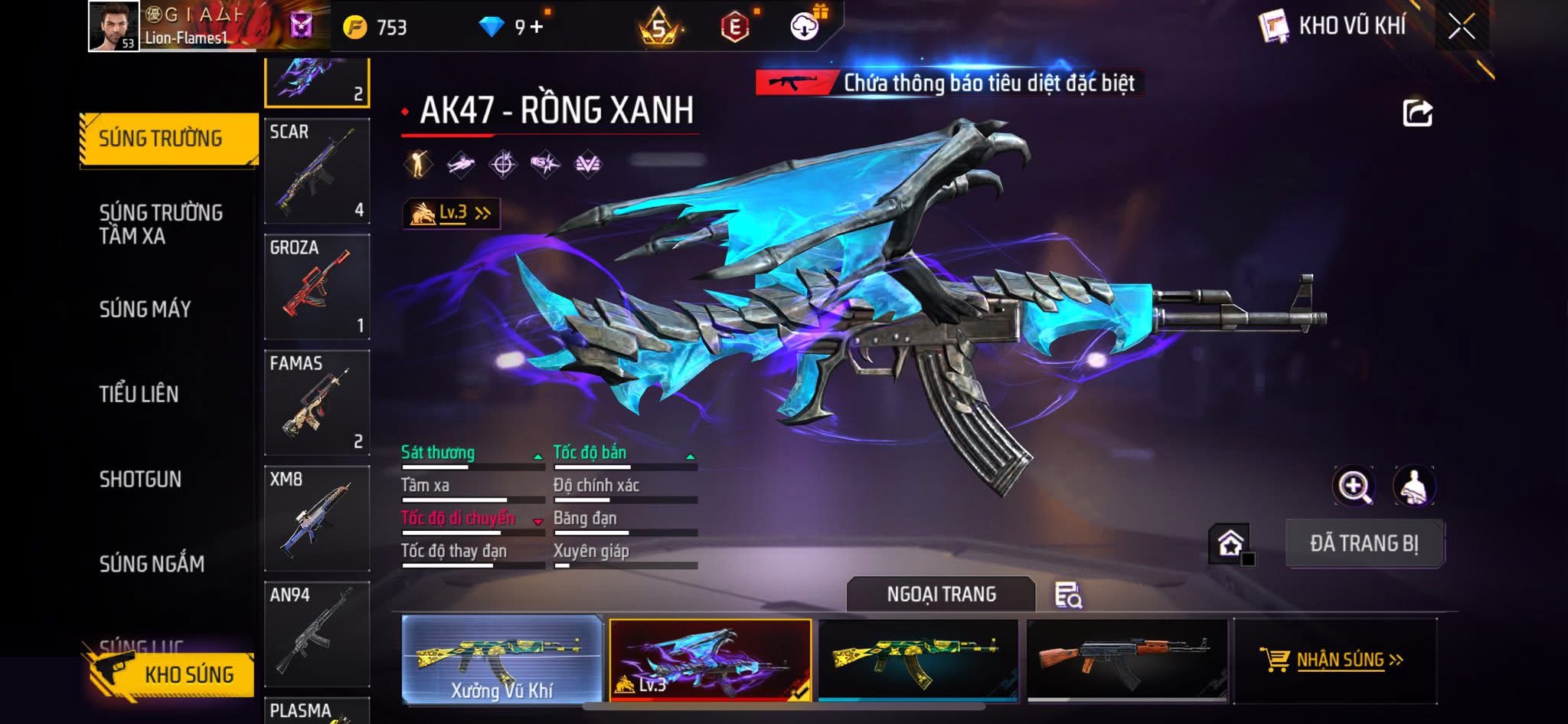Image resolution: width=1568 pixels, height=724 pixels.
Task: Select the FAMAS weapon tile
Action: (317, 402)
